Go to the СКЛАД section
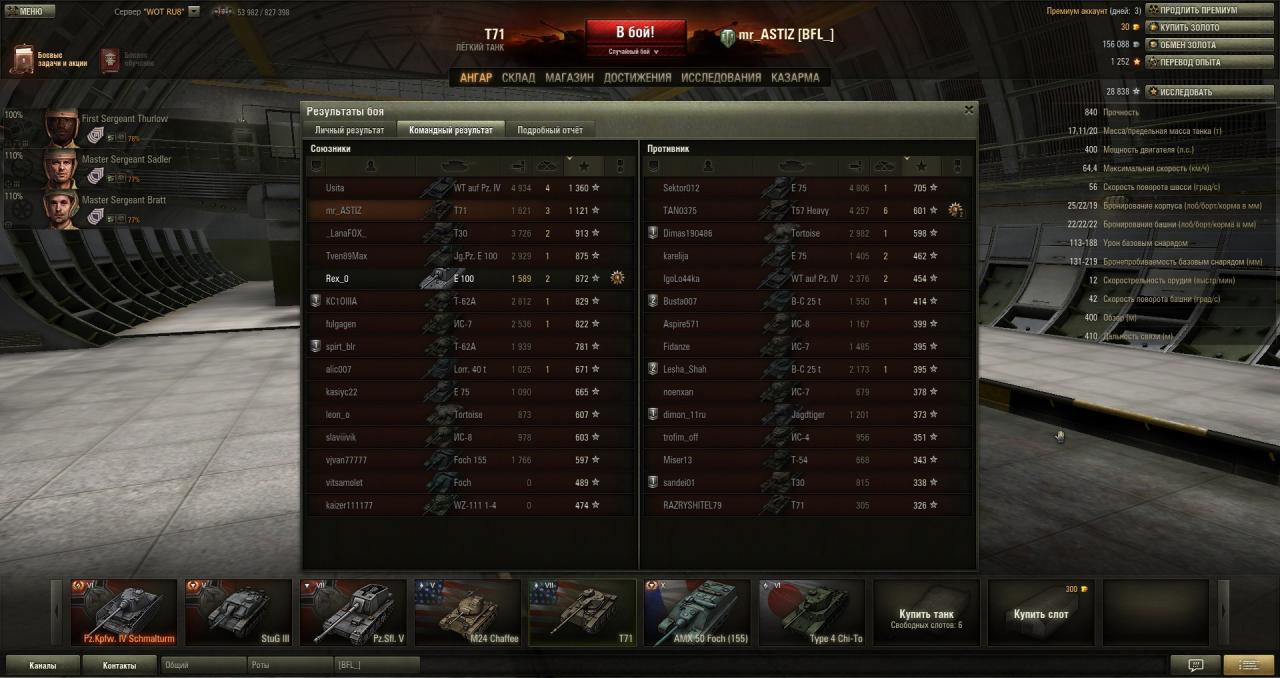Image resolution: width=1280 pixels, height=678 pixels. tap(518, 77)
